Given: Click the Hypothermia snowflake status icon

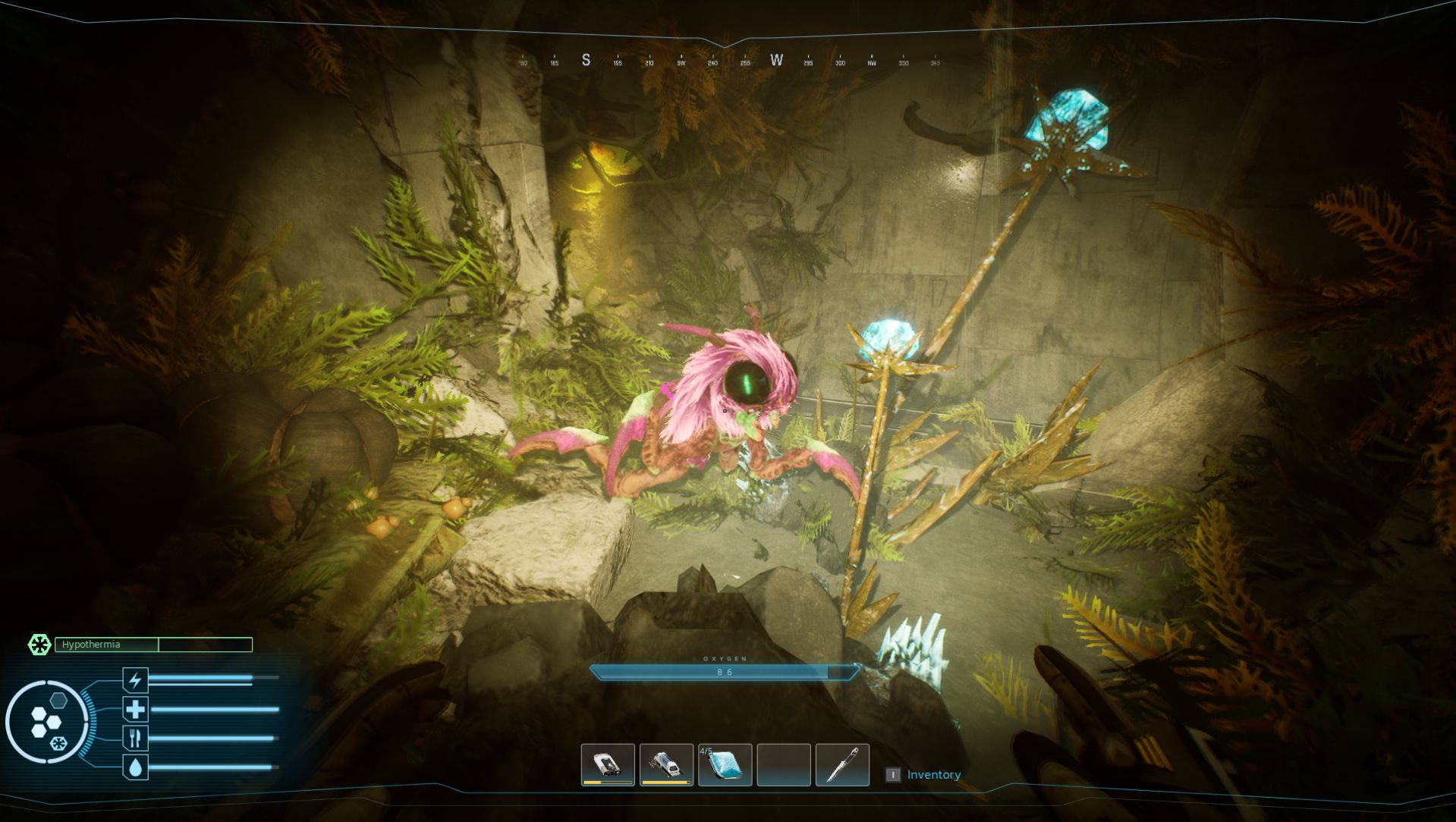Looking at the screenshot, I should pos(39,645).
